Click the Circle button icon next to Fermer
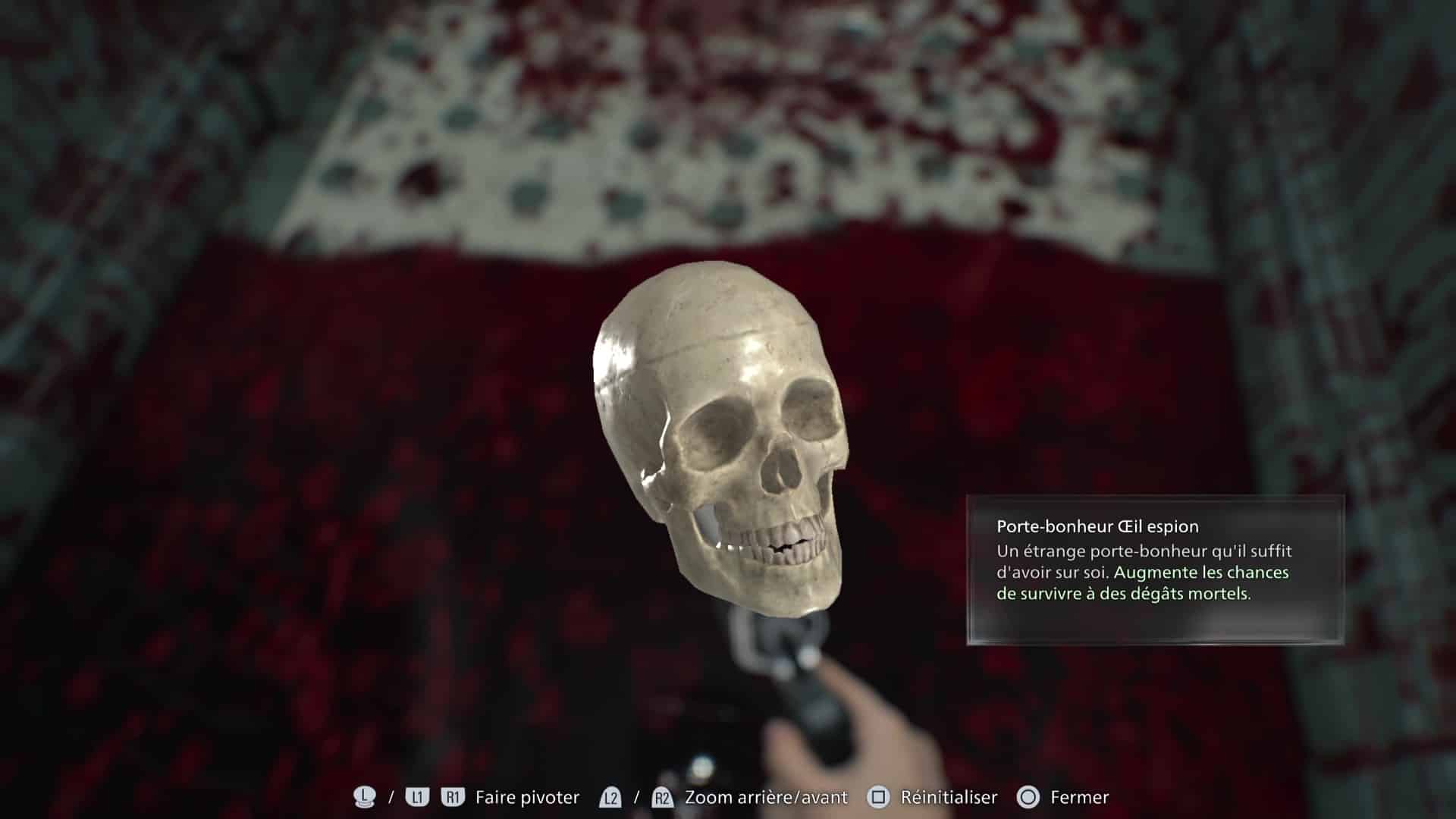 [x=1028, y=797]
